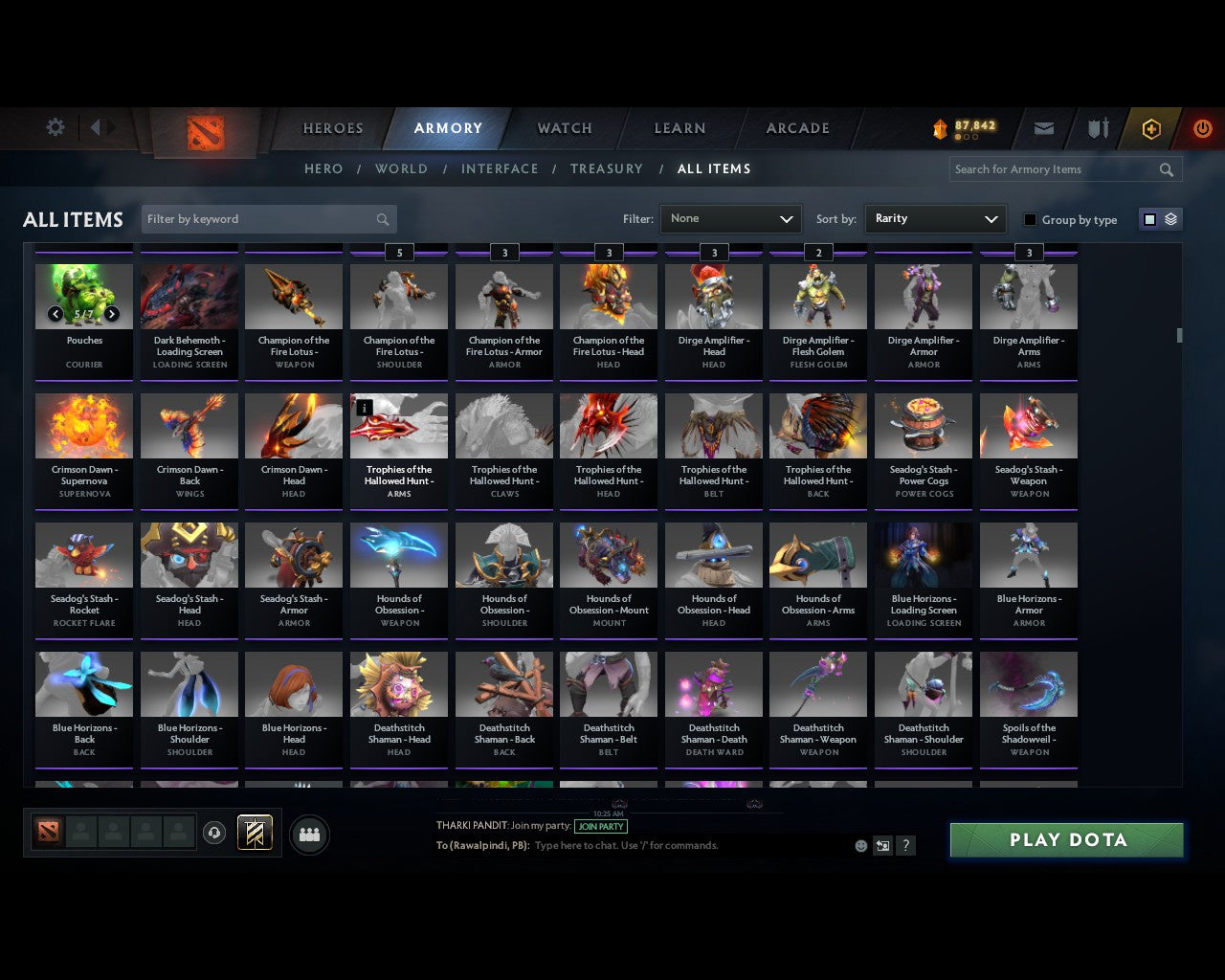
Task: Open the settings gear icon
Action: pyautogui.click(x=55, y=126)
